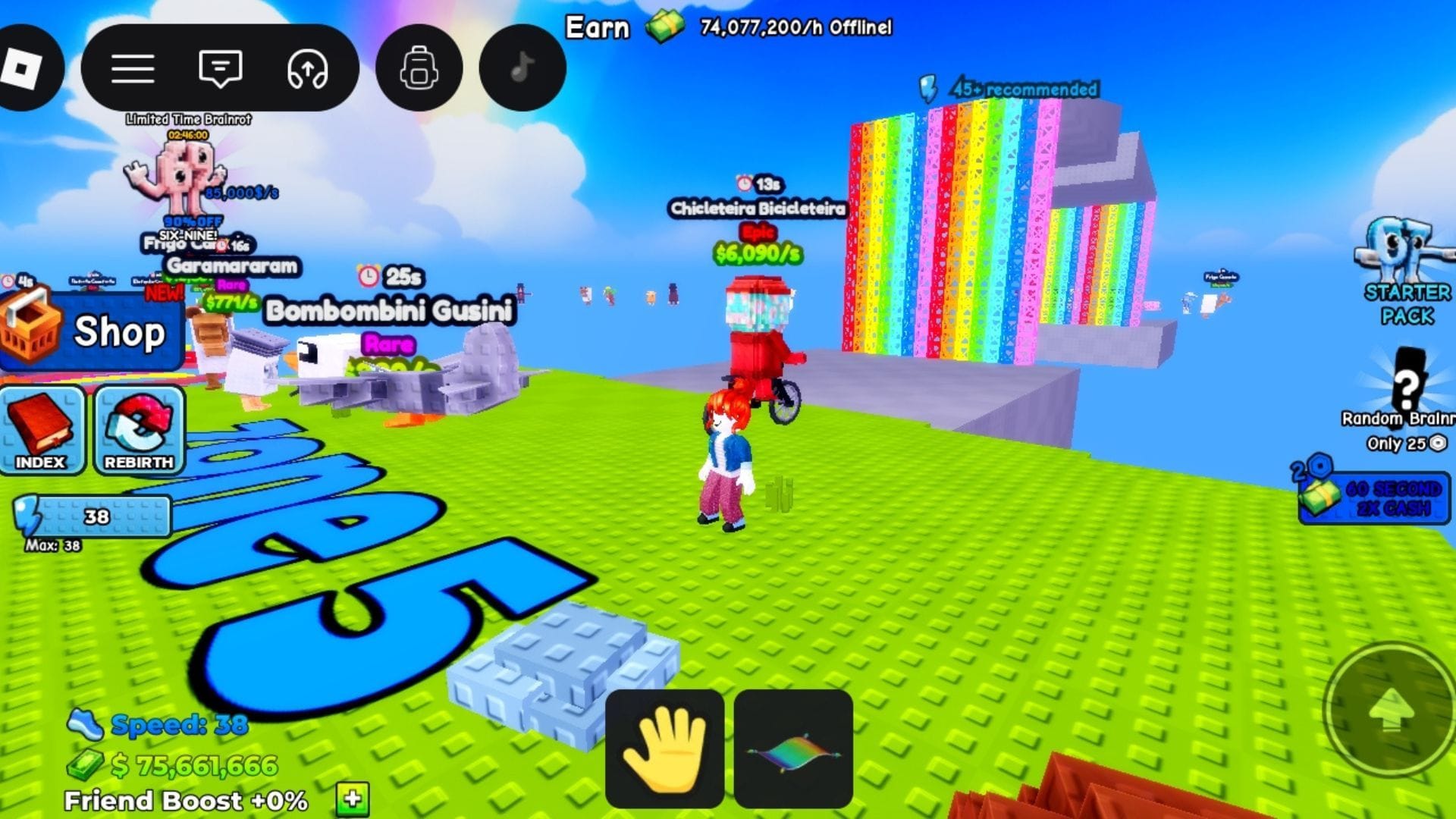Open the Shop
The height and width of the screenshot is (819, 1456).
click(x=91, y=332)
